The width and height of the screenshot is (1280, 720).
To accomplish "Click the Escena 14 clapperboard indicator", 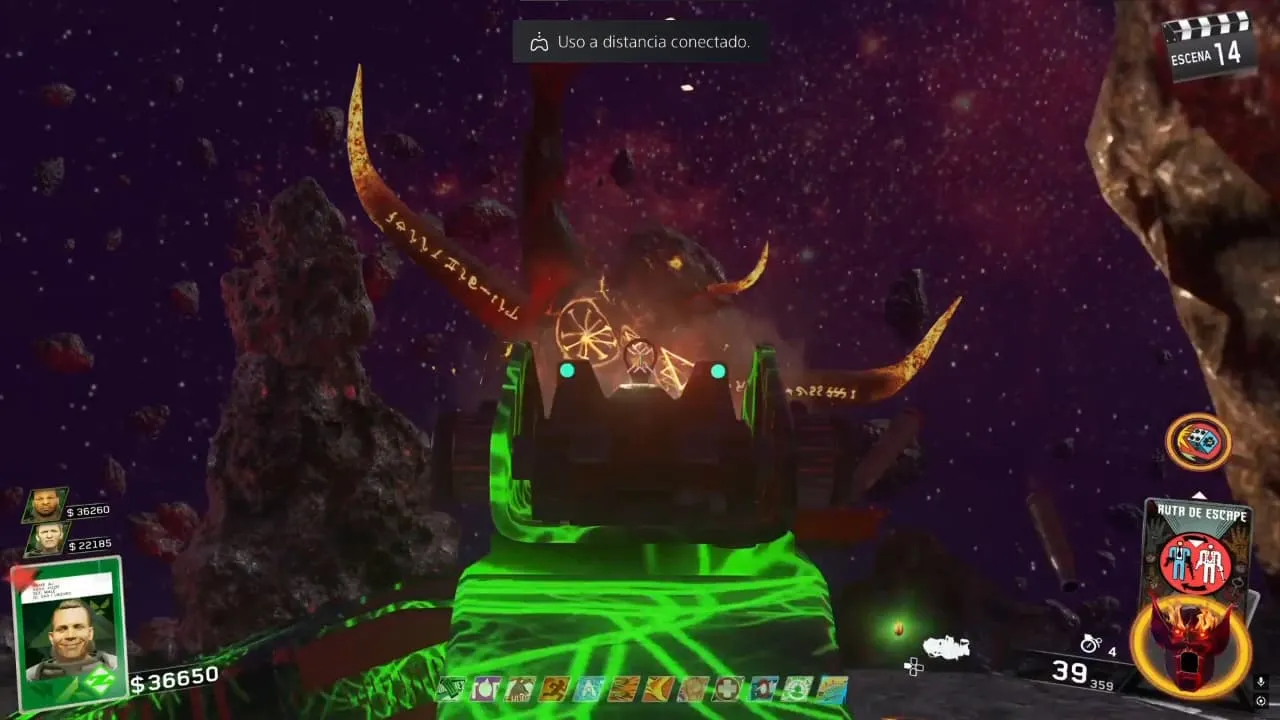I will pos(1210,47).
